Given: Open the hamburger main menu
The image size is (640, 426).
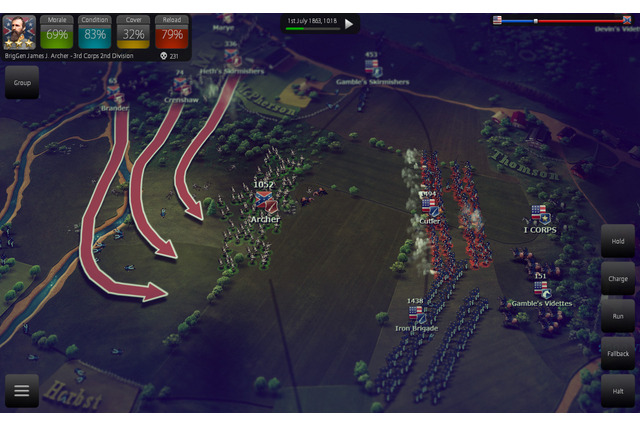Looking at the screenshot, I should click(21, 390).
